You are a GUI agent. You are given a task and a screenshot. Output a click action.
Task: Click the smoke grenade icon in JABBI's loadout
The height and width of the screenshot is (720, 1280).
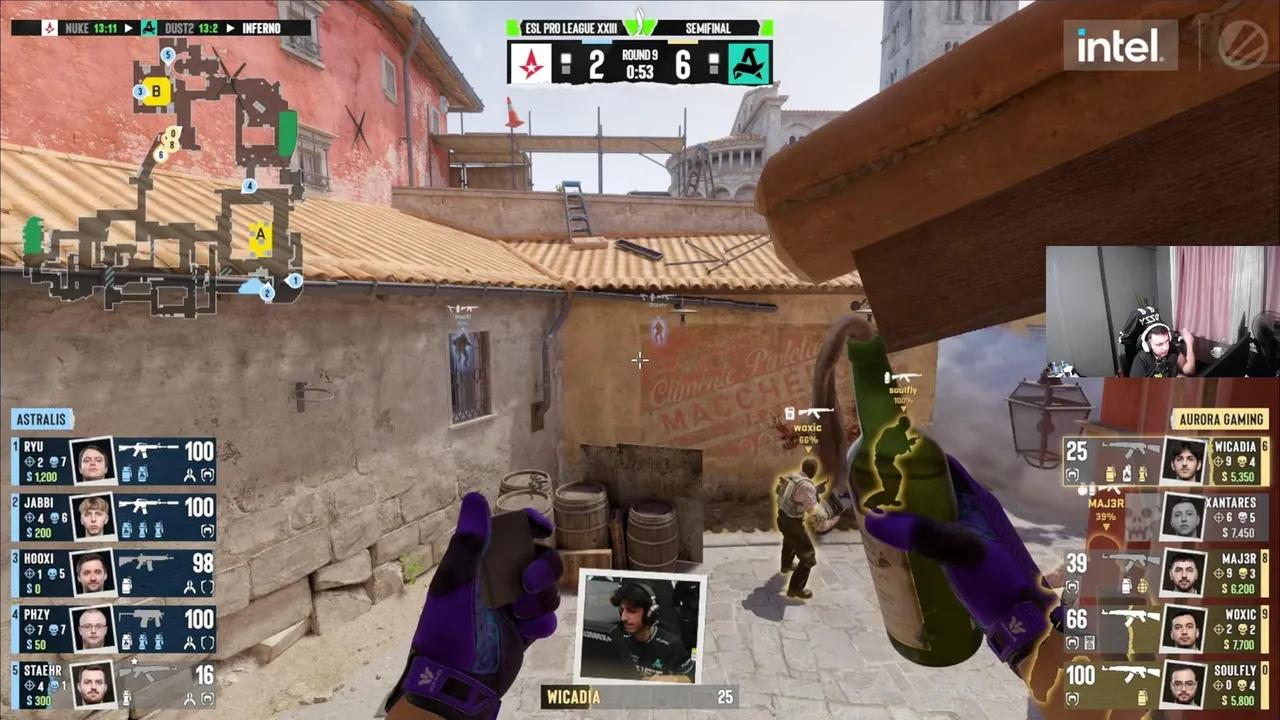pos(127,527)
